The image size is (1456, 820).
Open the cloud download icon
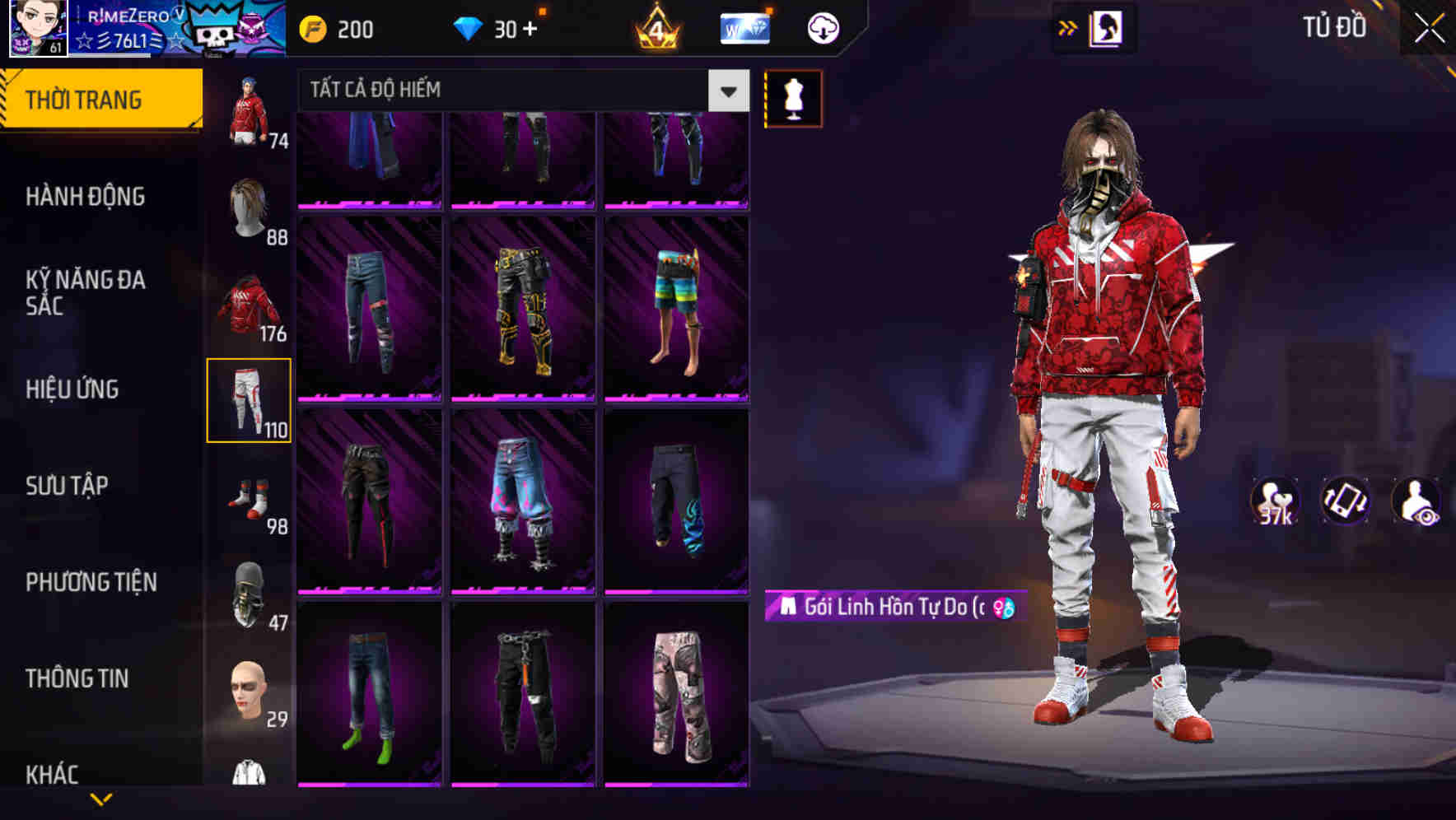pyautogui.click(x=821, y=27)
